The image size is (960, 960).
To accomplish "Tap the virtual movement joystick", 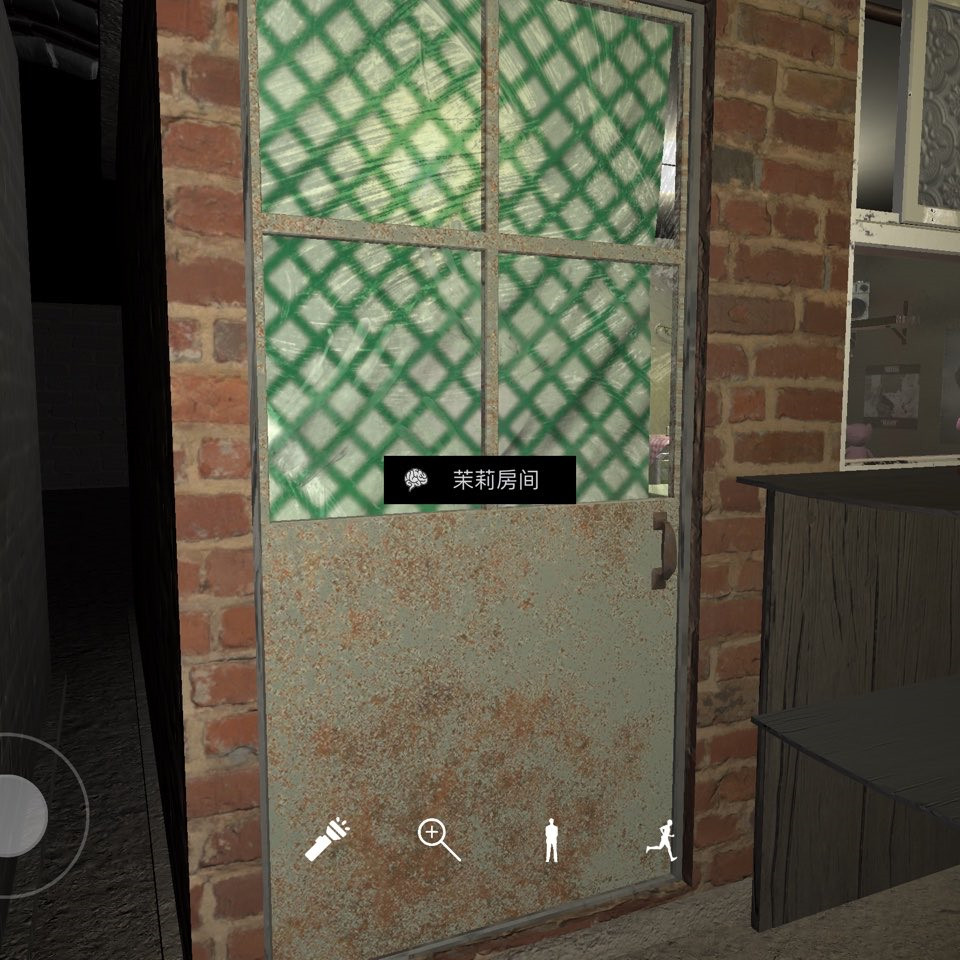I will click(x=20, y=815).
